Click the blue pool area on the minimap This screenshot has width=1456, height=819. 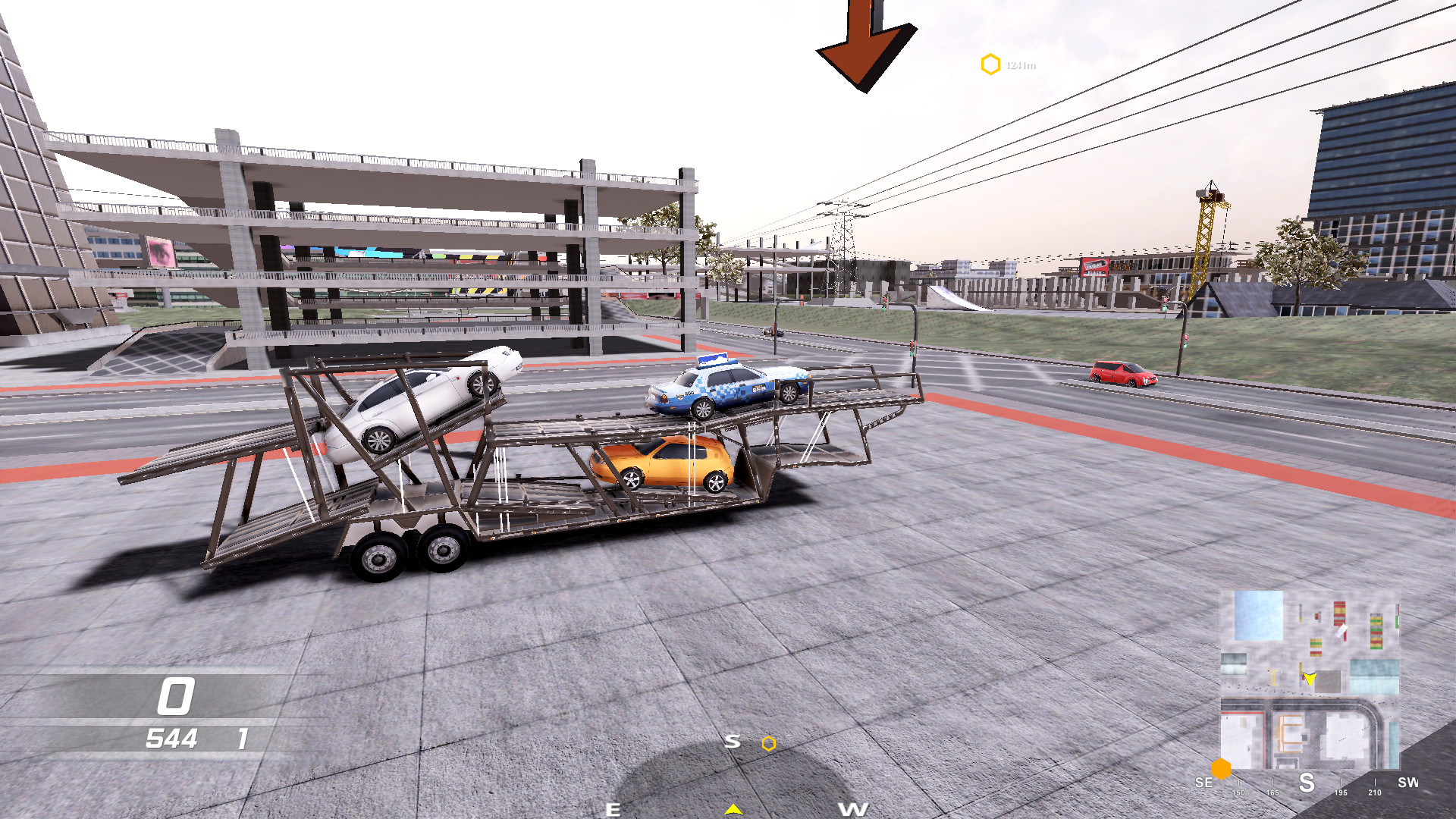1257,617
